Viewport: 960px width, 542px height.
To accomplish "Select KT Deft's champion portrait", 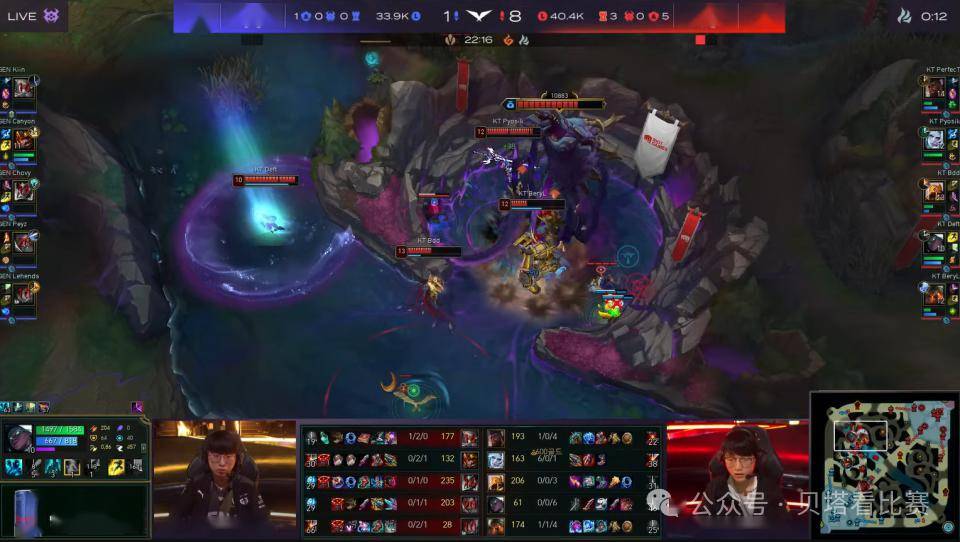I will (934, 242).
